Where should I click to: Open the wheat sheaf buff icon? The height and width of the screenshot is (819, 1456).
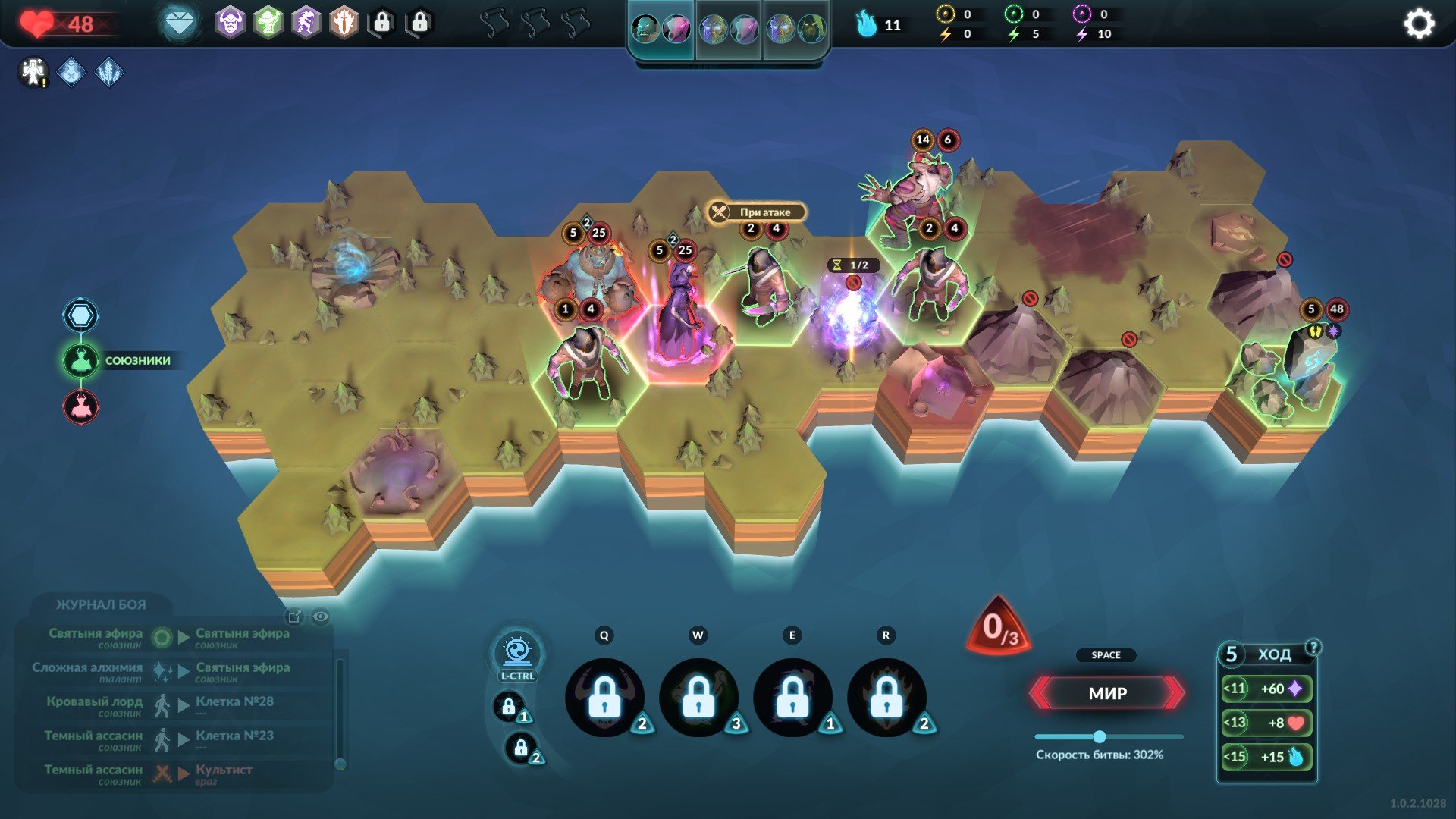109,73
